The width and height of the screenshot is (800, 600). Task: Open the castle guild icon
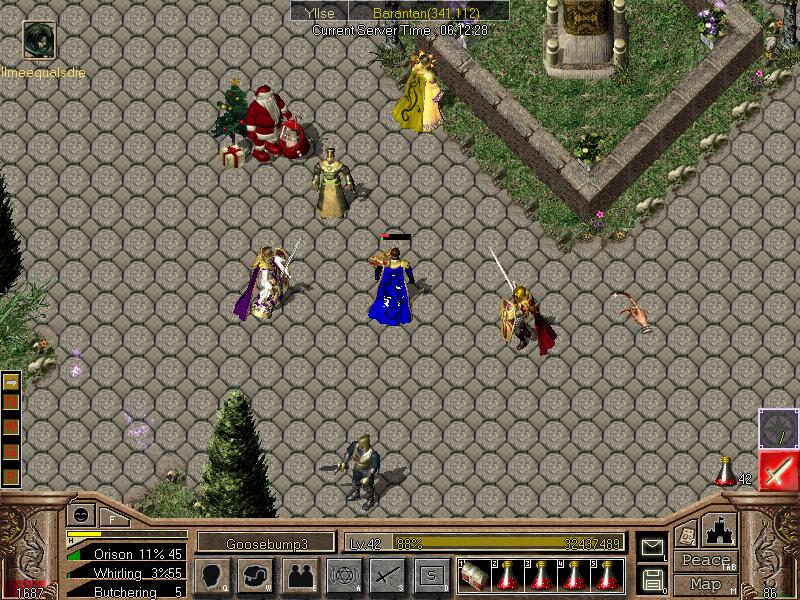point(720,530)
